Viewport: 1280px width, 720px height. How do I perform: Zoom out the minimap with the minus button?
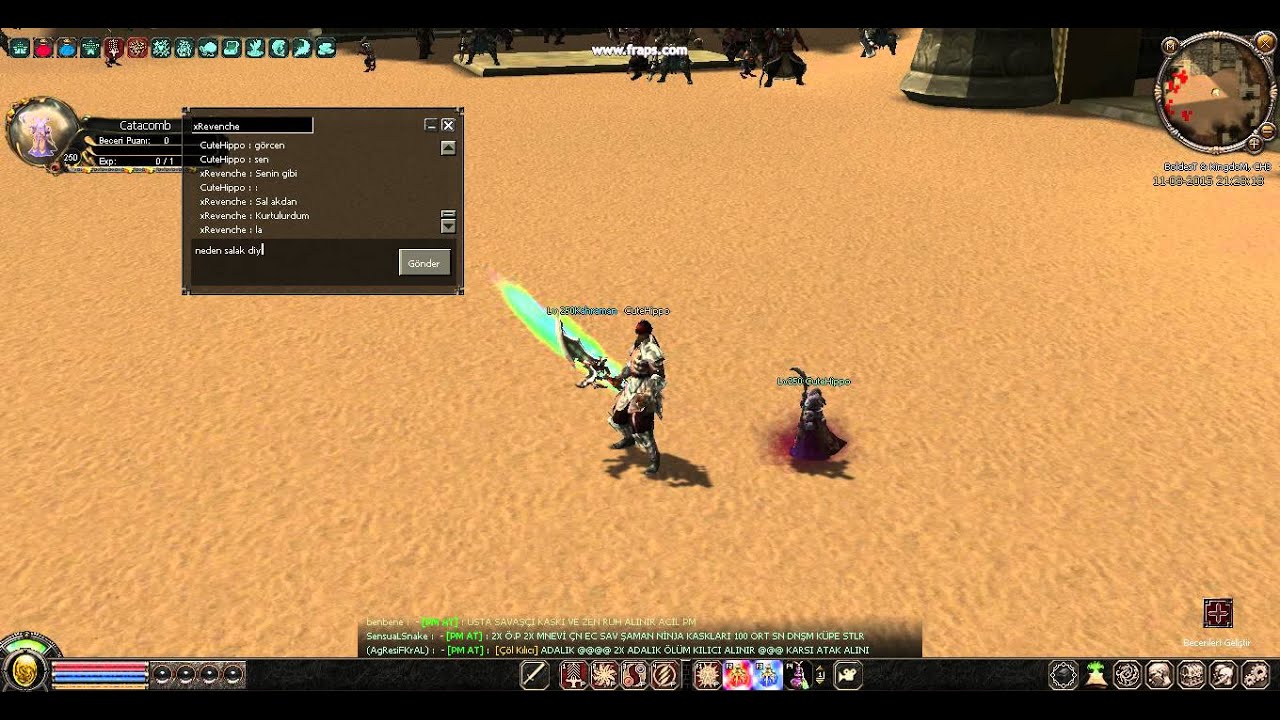(x=1268, y=130)
